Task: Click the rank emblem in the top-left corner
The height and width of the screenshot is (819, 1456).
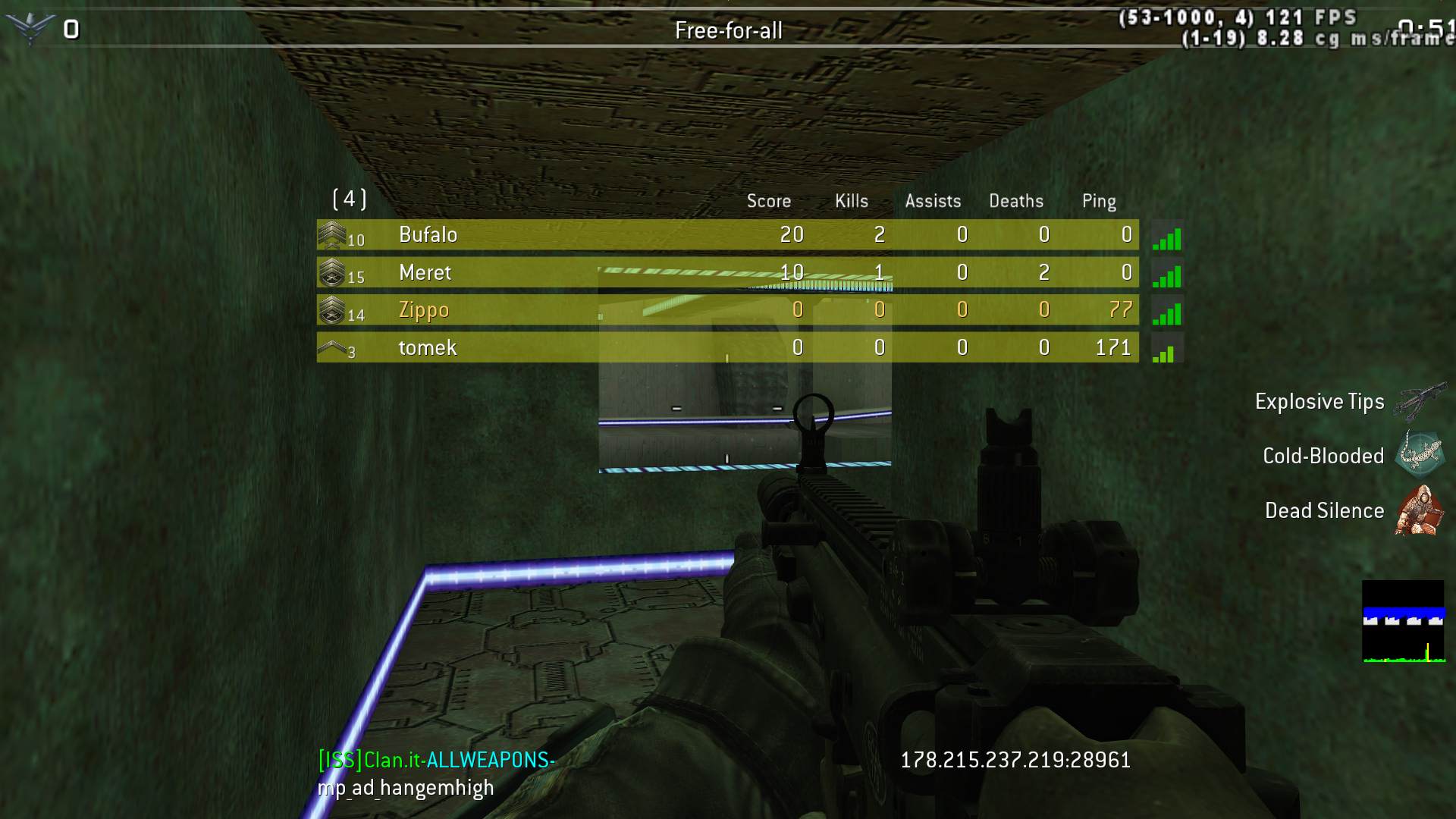Action: click(x=29, y=29)
